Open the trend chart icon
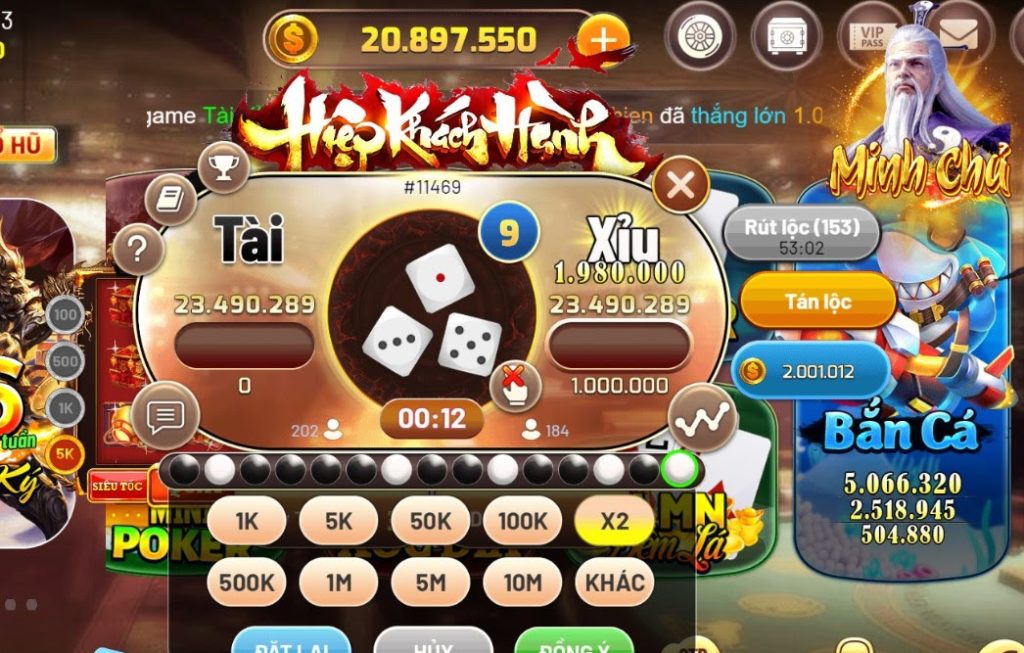1024x653 pixels. (x=696, y=422)
